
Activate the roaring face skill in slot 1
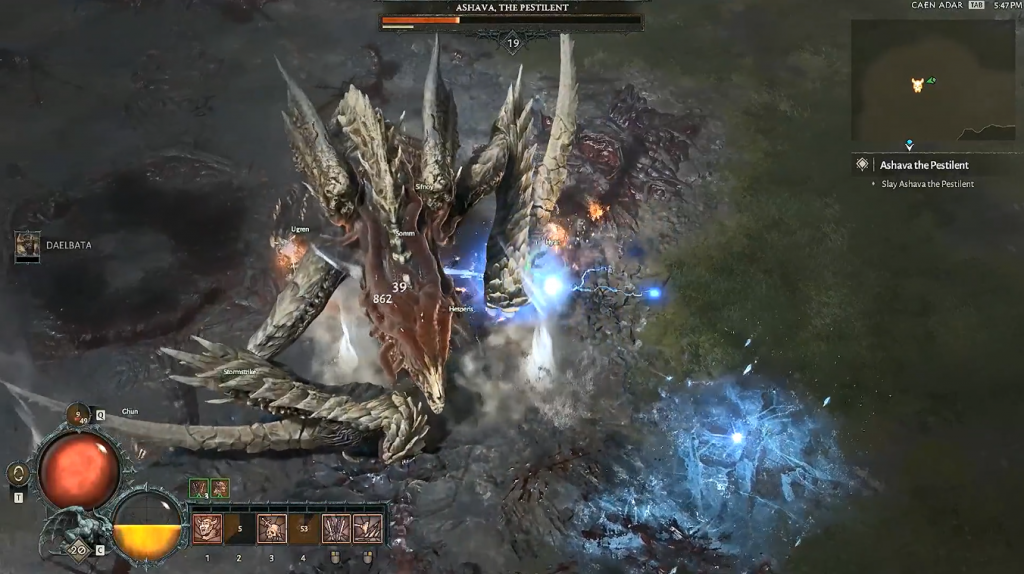coord(207,528)
